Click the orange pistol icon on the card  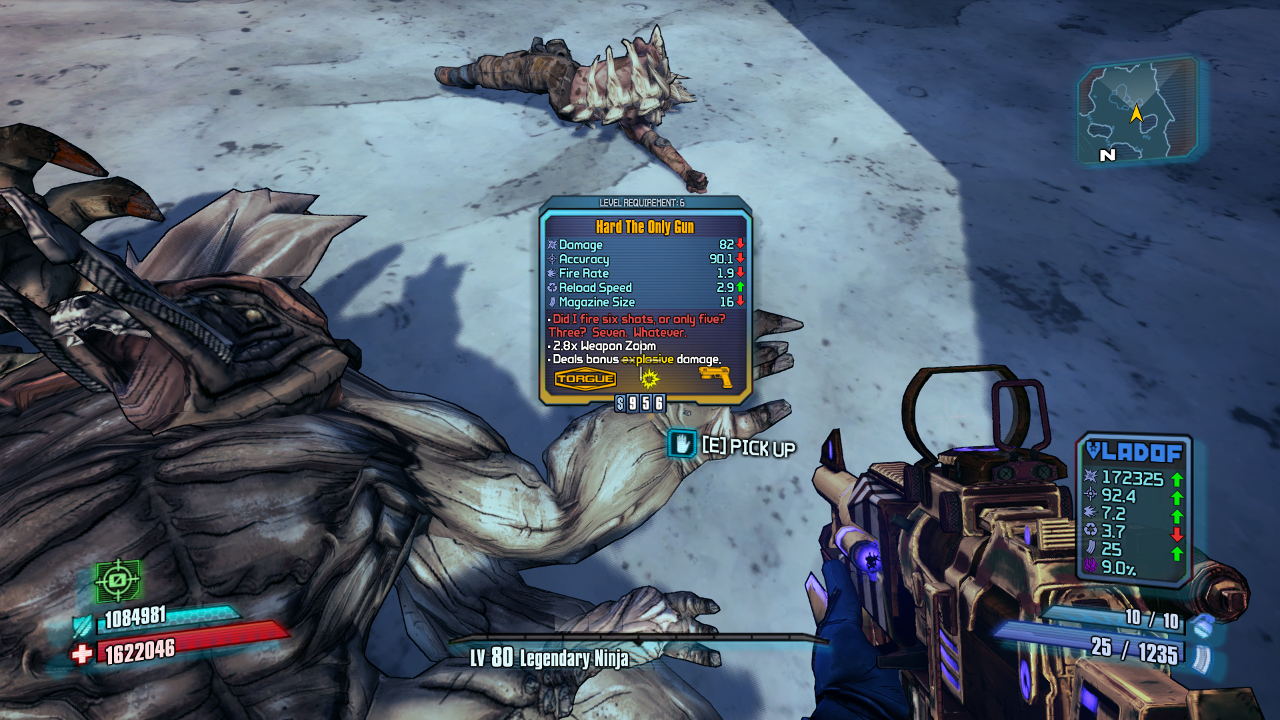[x=716, y=378]
